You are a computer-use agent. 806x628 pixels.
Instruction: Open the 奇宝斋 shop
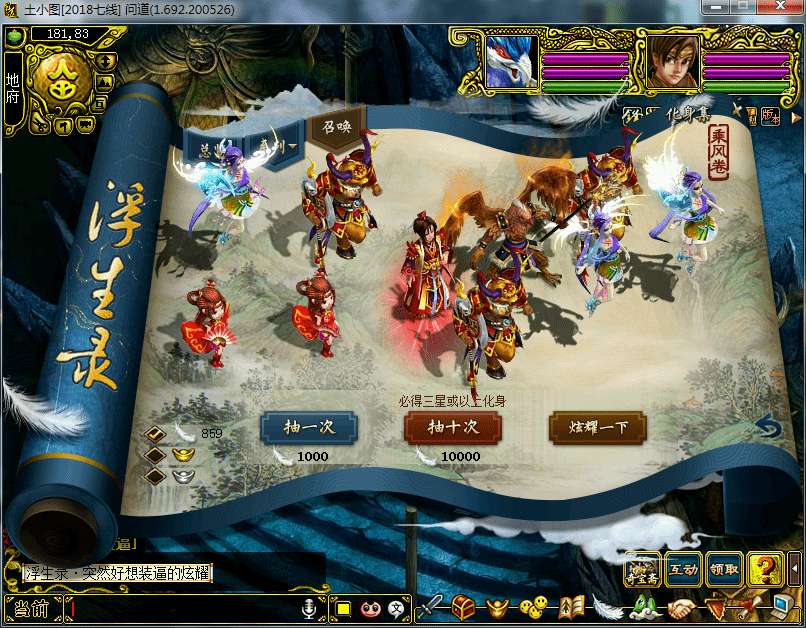(x=642, y=569)
